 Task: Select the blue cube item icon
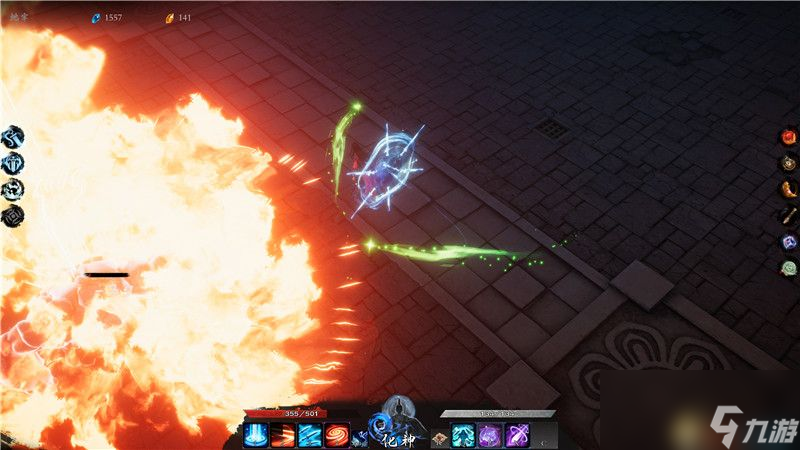click(788, 241)
